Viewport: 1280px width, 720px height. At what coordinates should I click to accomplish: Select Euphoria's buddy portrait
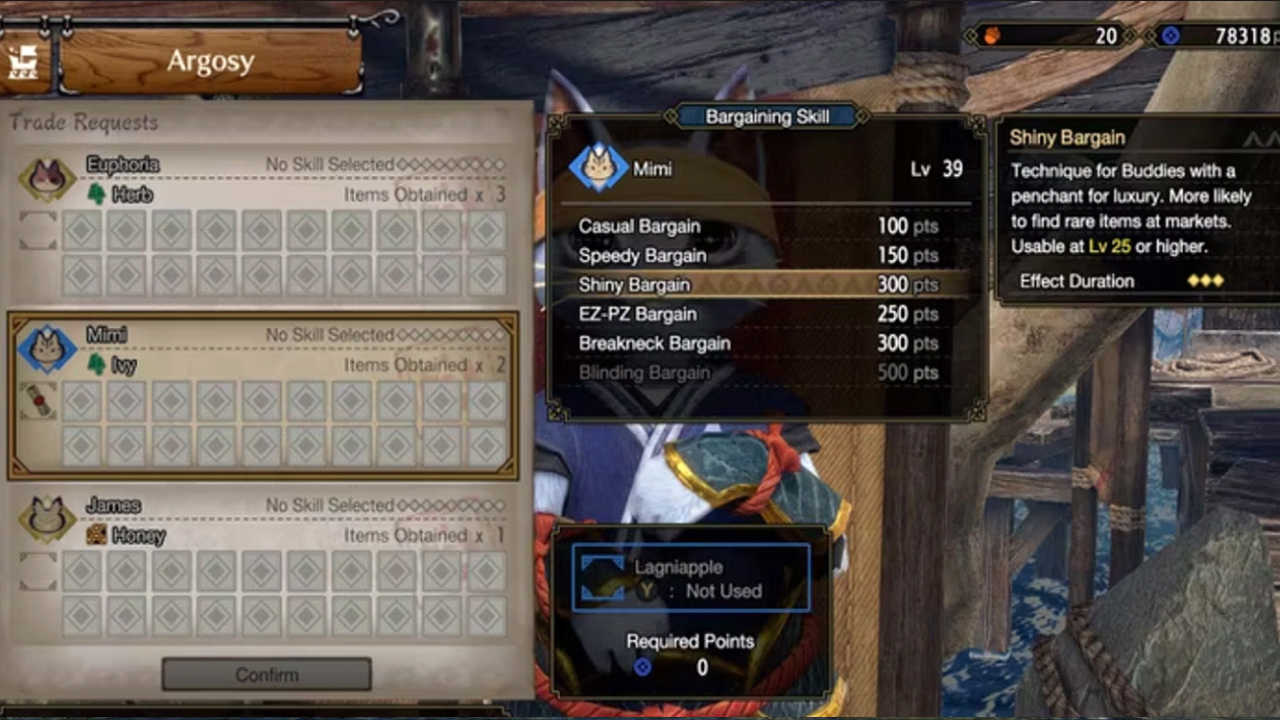tap(45, 176)
